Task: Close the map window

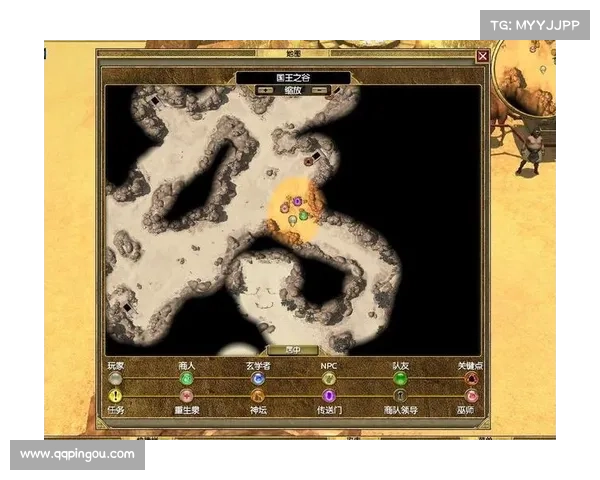Action: (x=483, y=57)
